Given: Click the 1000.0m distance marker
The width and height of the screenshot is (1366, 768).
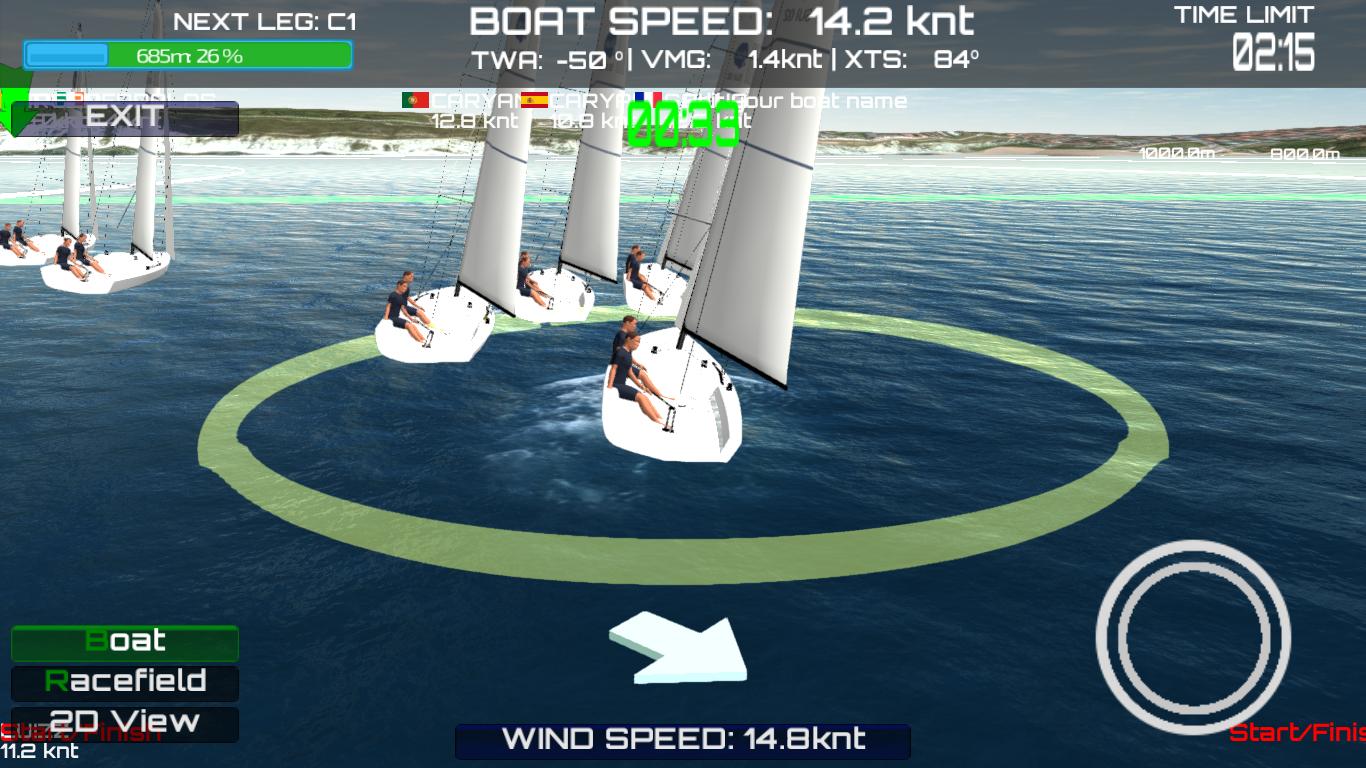Looking at the screenshot, I should click(1175, 153).
